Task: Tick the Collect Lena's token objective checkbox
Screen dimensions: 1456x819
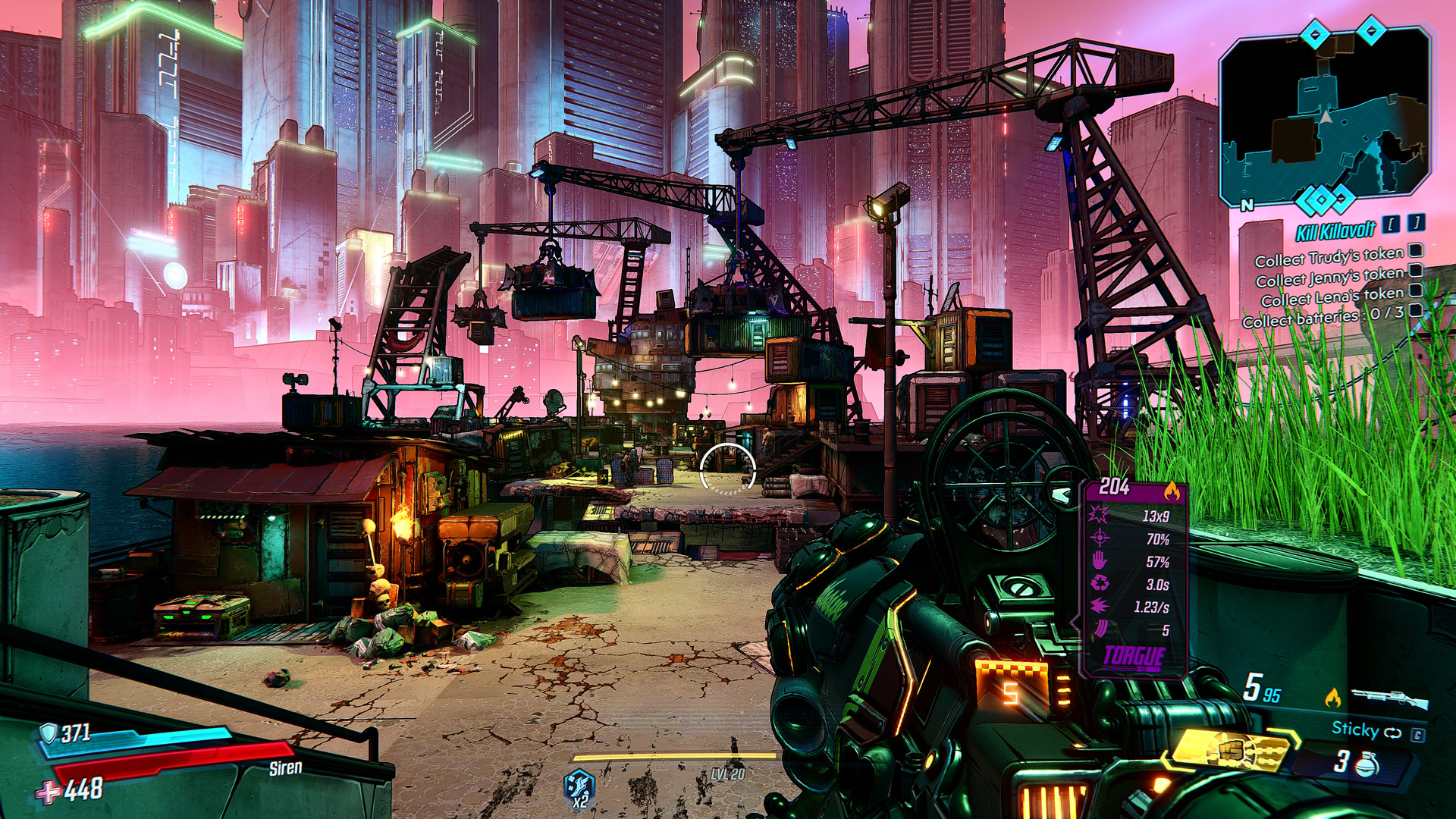Action: tap(1416, 290)
